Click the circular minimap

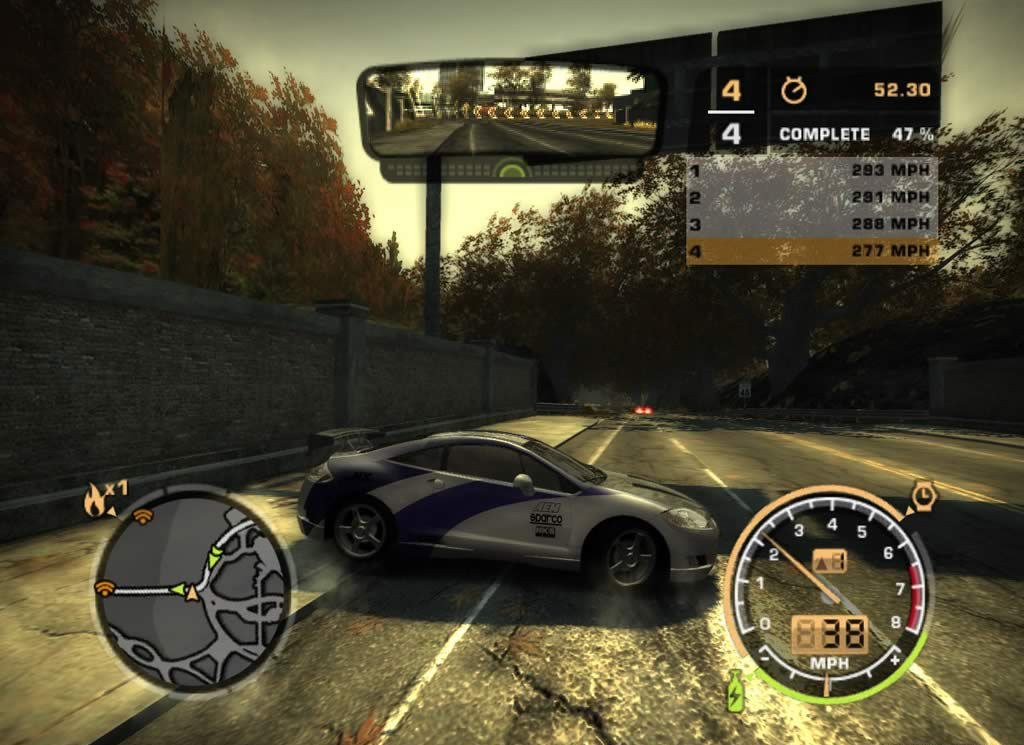pos(196,587)
